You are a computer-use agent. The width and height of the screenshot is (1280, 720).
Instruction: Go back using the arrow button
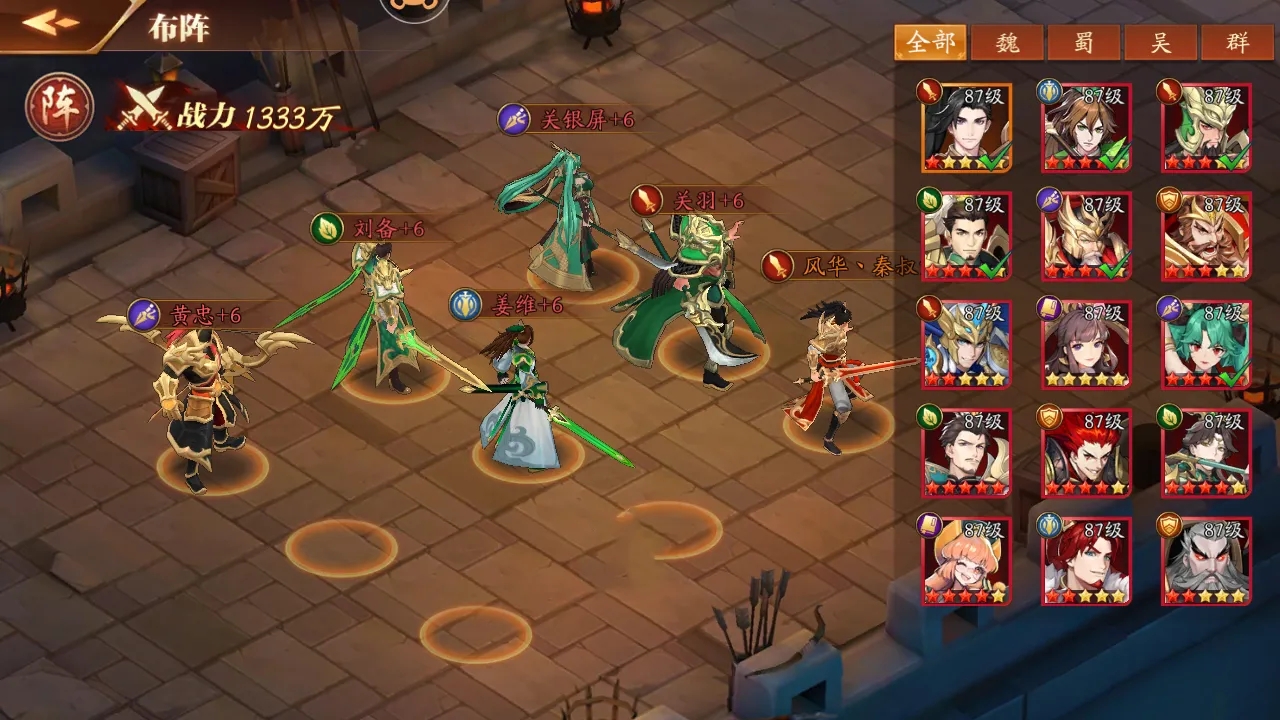coord(52,23)
